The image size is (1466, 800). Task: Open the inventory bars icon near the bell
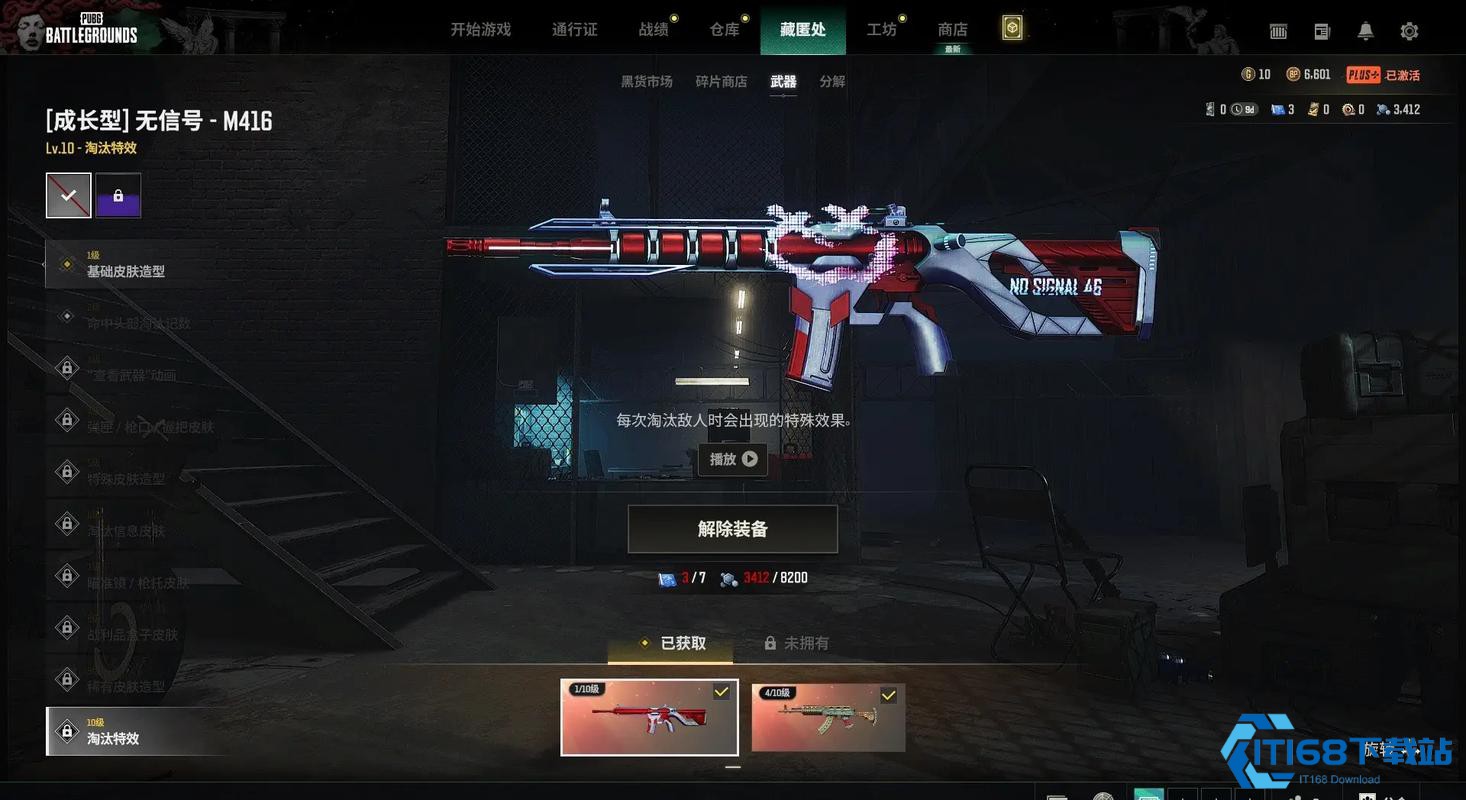(1278, 31)
